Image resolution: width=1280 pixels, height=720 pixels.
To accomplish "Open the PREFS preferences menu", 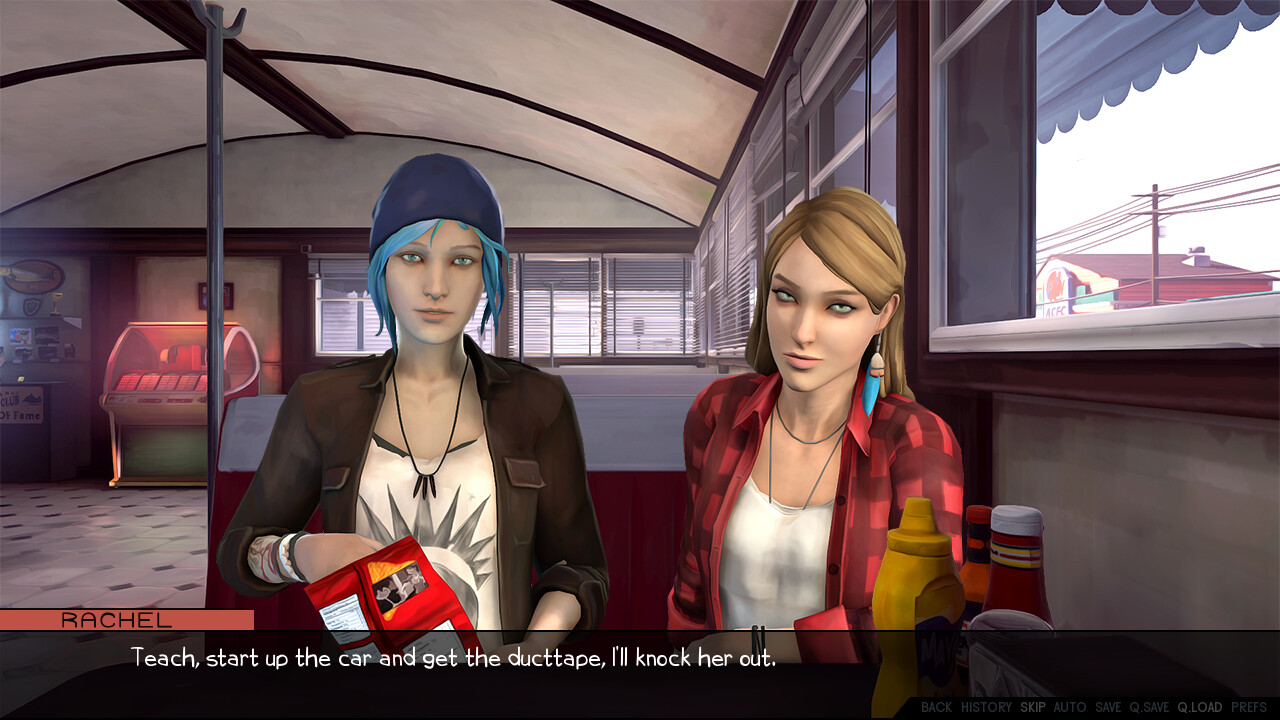I will pos(1249,707).
